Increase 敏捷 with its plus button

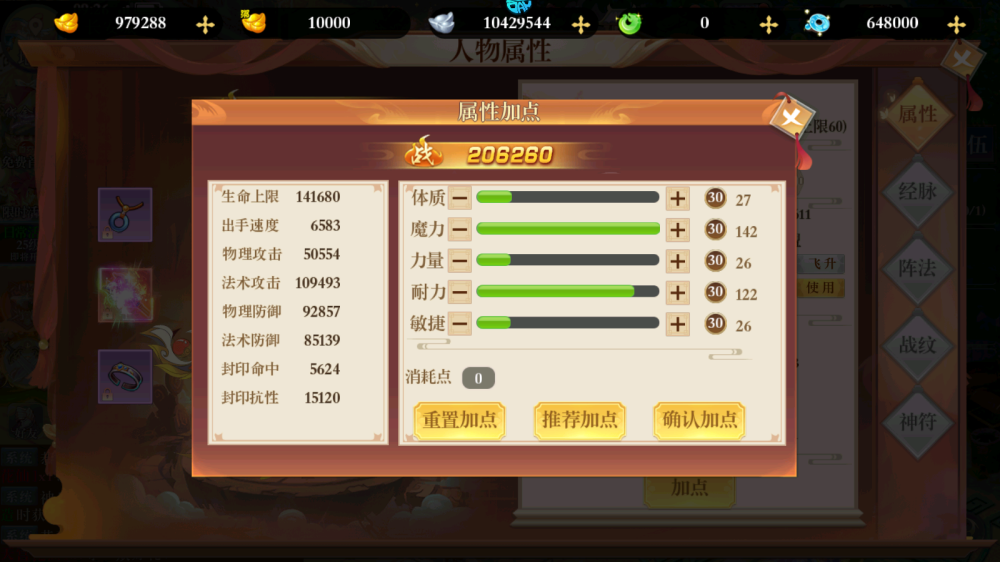coord(678,324)
